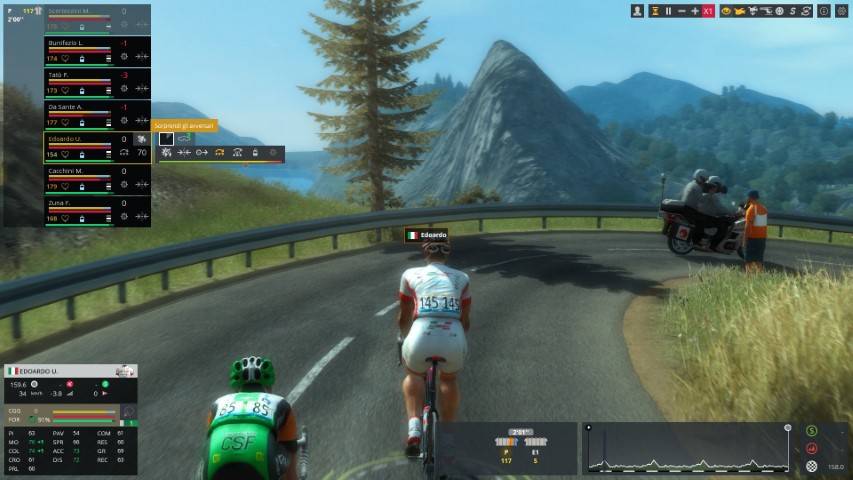
Task: Toggle the green S icon beside stage profile
Action: (812, 431)
